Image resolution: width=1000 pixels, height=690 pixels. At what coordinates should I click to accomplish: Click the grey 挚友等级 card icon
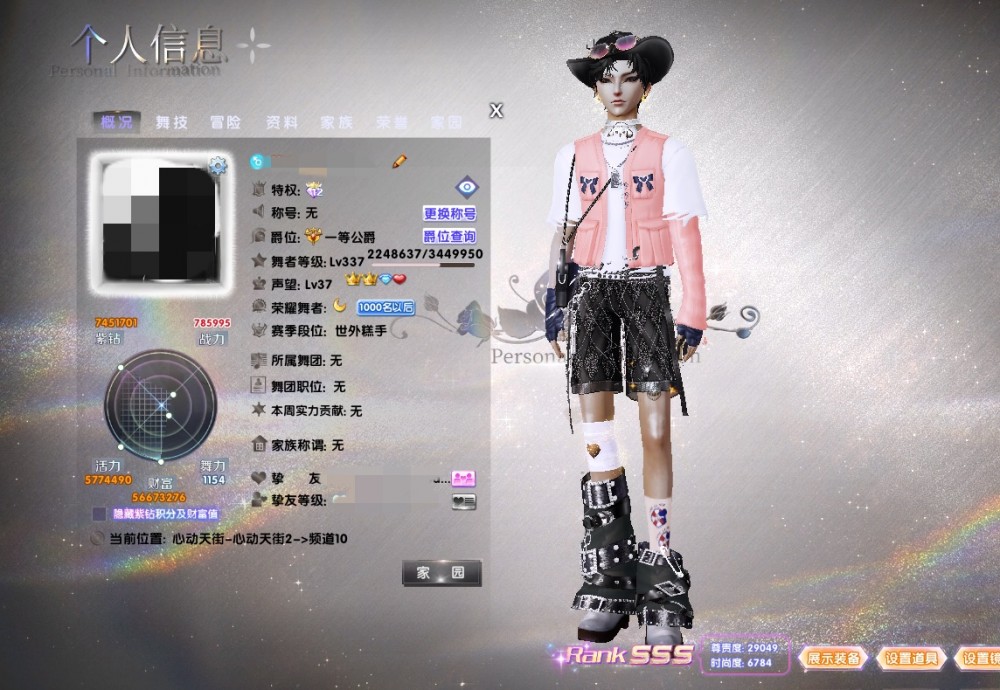463,500
